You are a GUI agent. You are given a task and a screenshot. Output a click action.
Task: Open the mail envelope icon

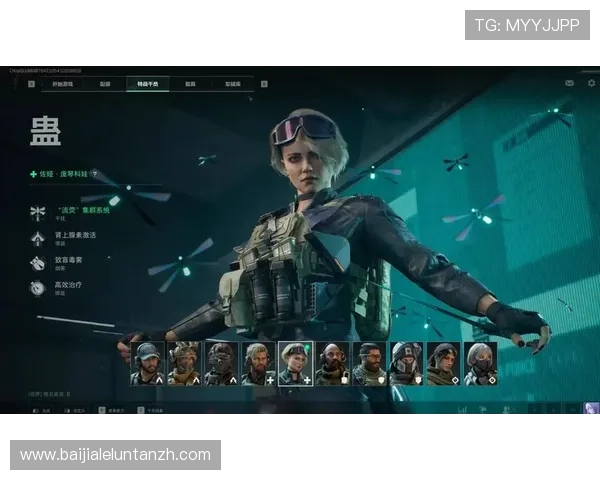570,83
